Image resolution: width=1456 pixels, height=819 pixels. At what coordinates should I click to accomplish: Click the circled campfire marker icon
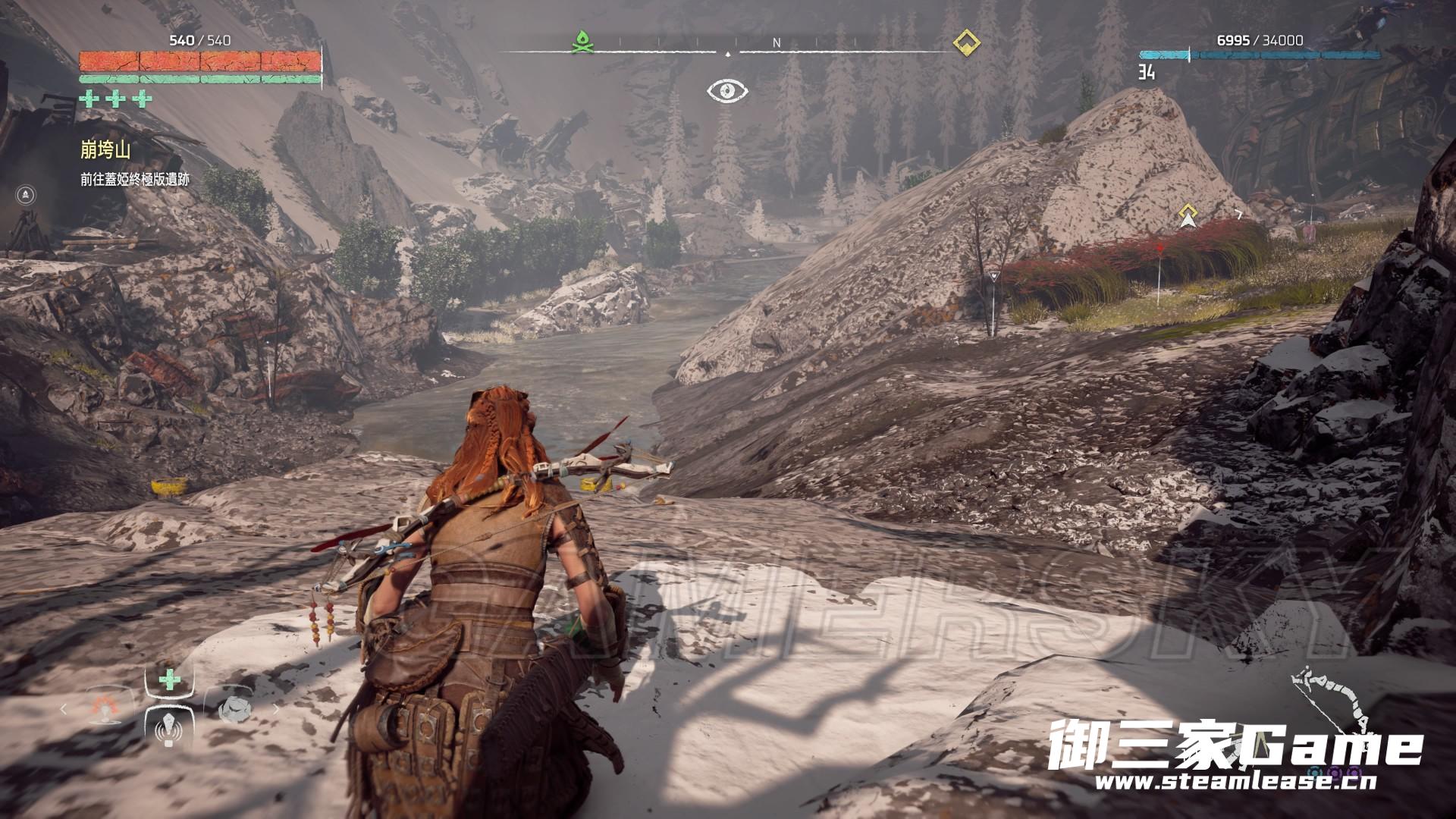coord(27,195)
